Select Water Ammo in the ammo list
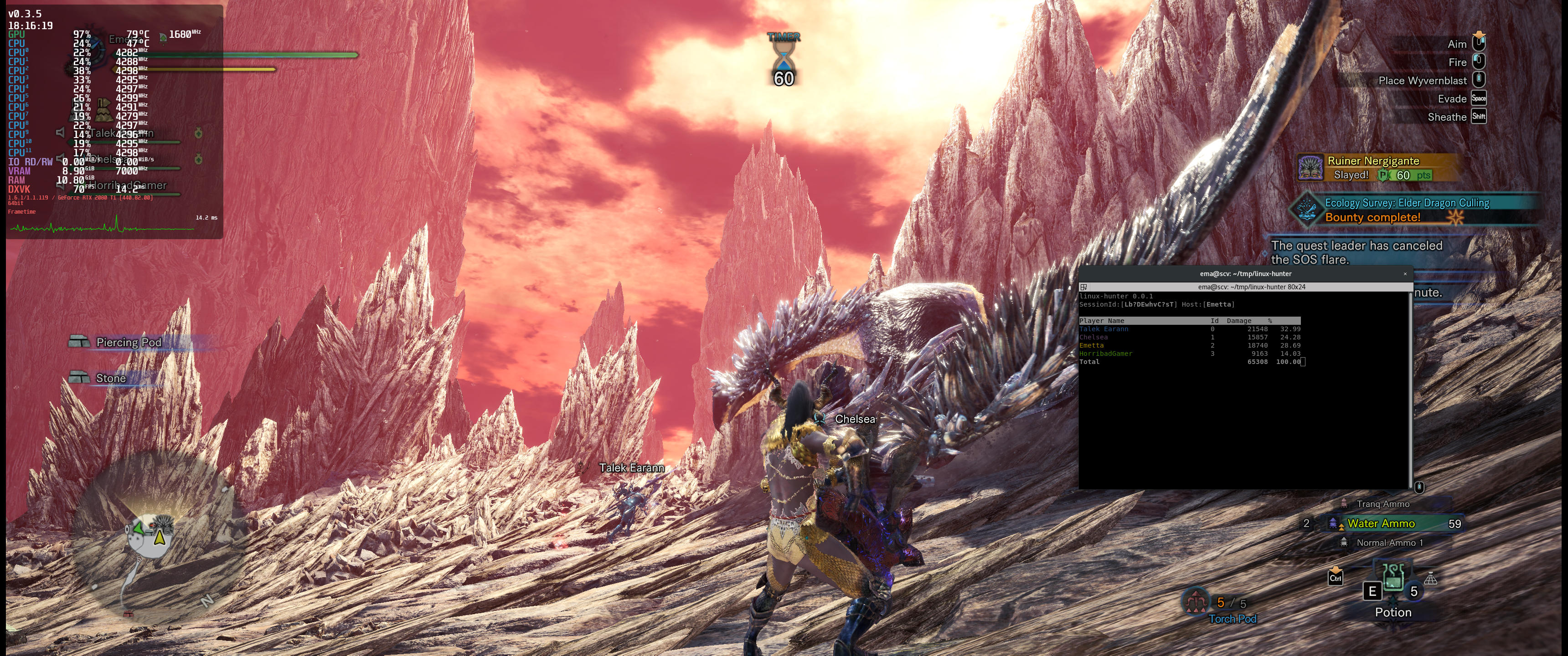 tap(1381, 523)
